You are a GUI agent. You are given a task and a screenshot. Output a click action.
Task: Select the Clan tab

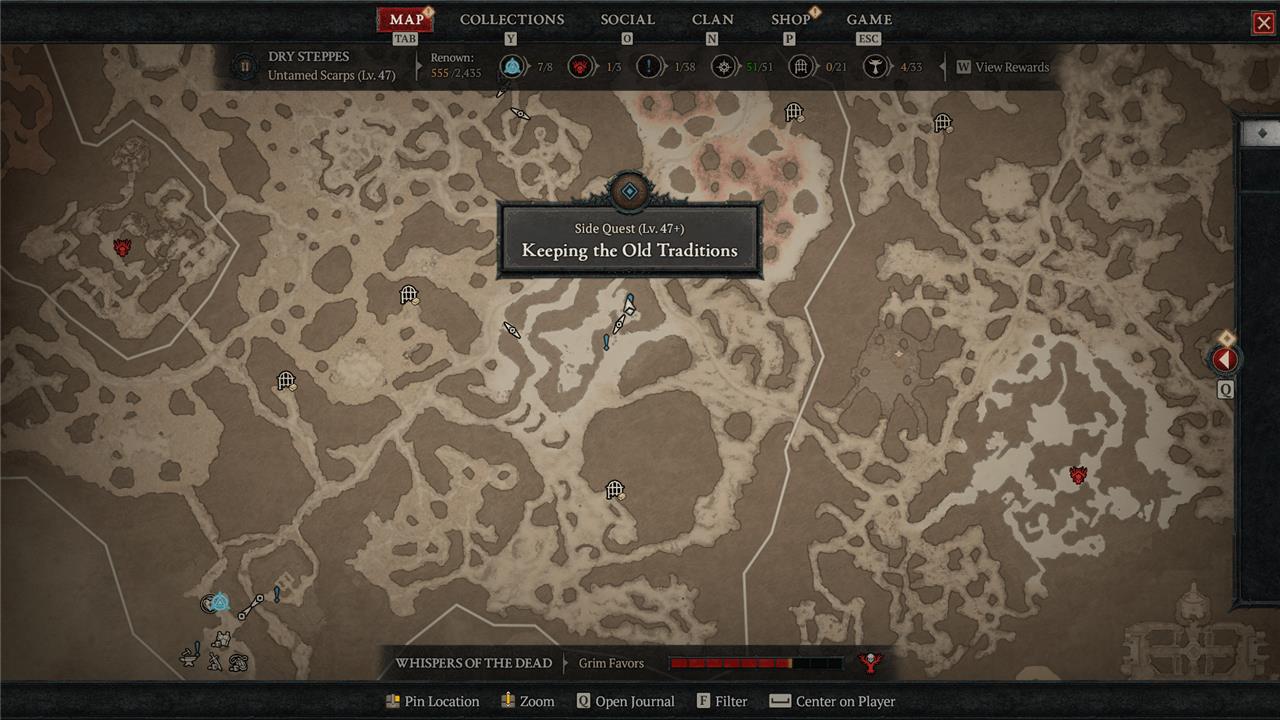coord(712,20)
